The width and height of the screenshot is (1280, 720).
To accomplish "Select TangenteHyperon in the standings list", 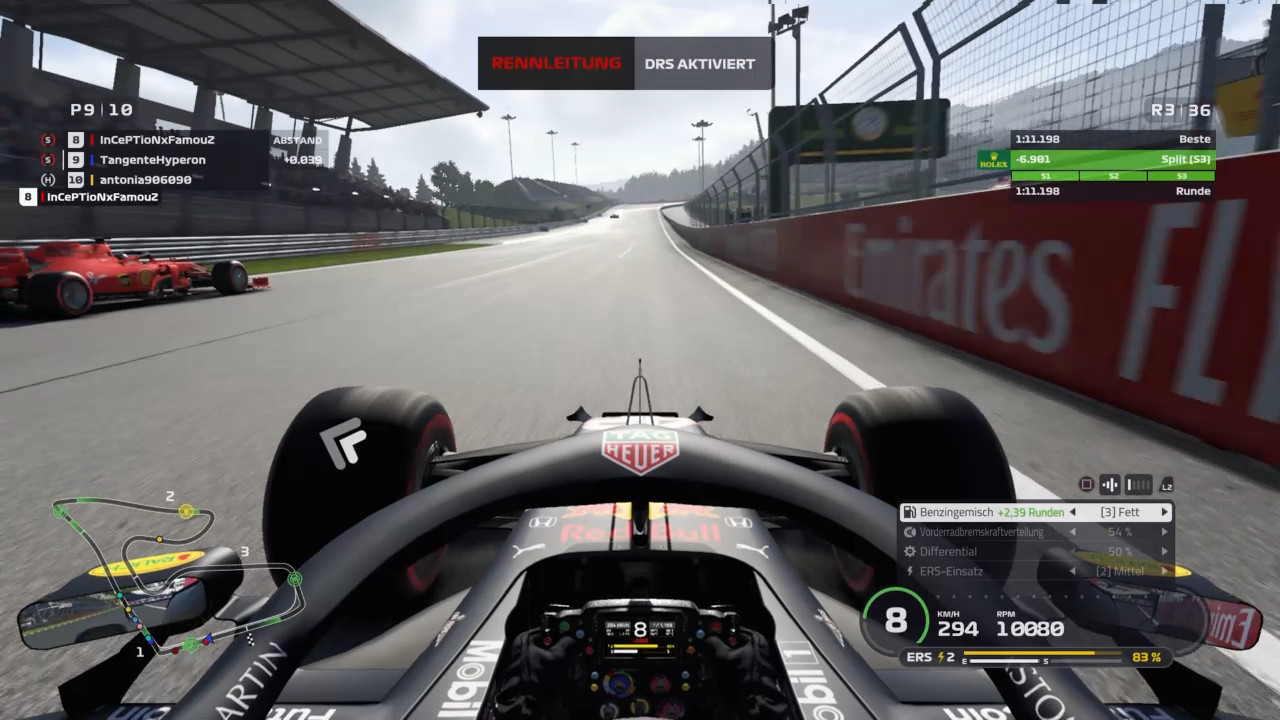I will [x=152, y=160].
